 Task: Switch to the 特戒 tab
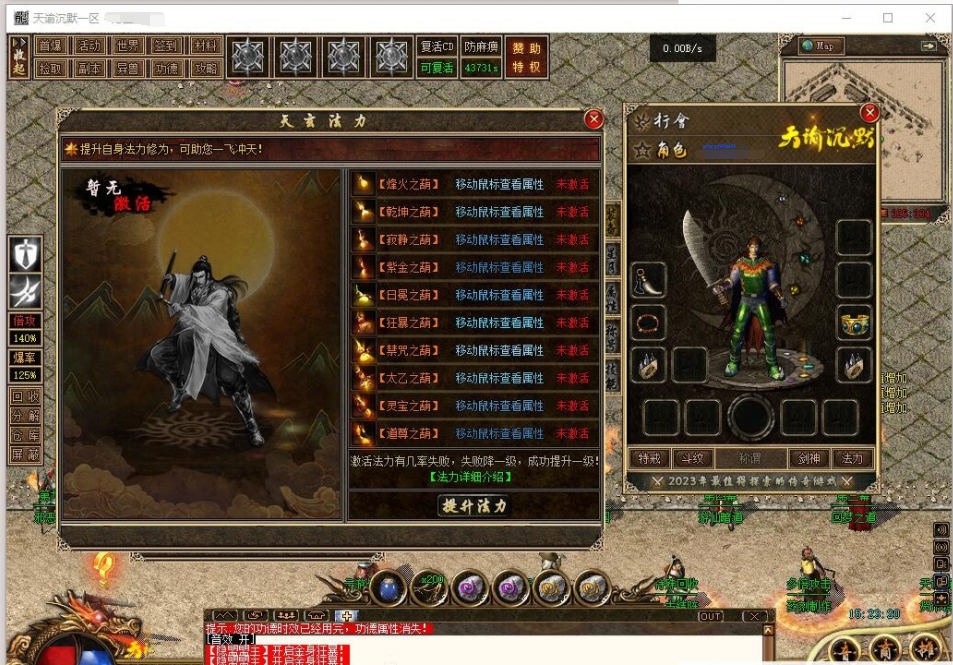click(648, 458)
